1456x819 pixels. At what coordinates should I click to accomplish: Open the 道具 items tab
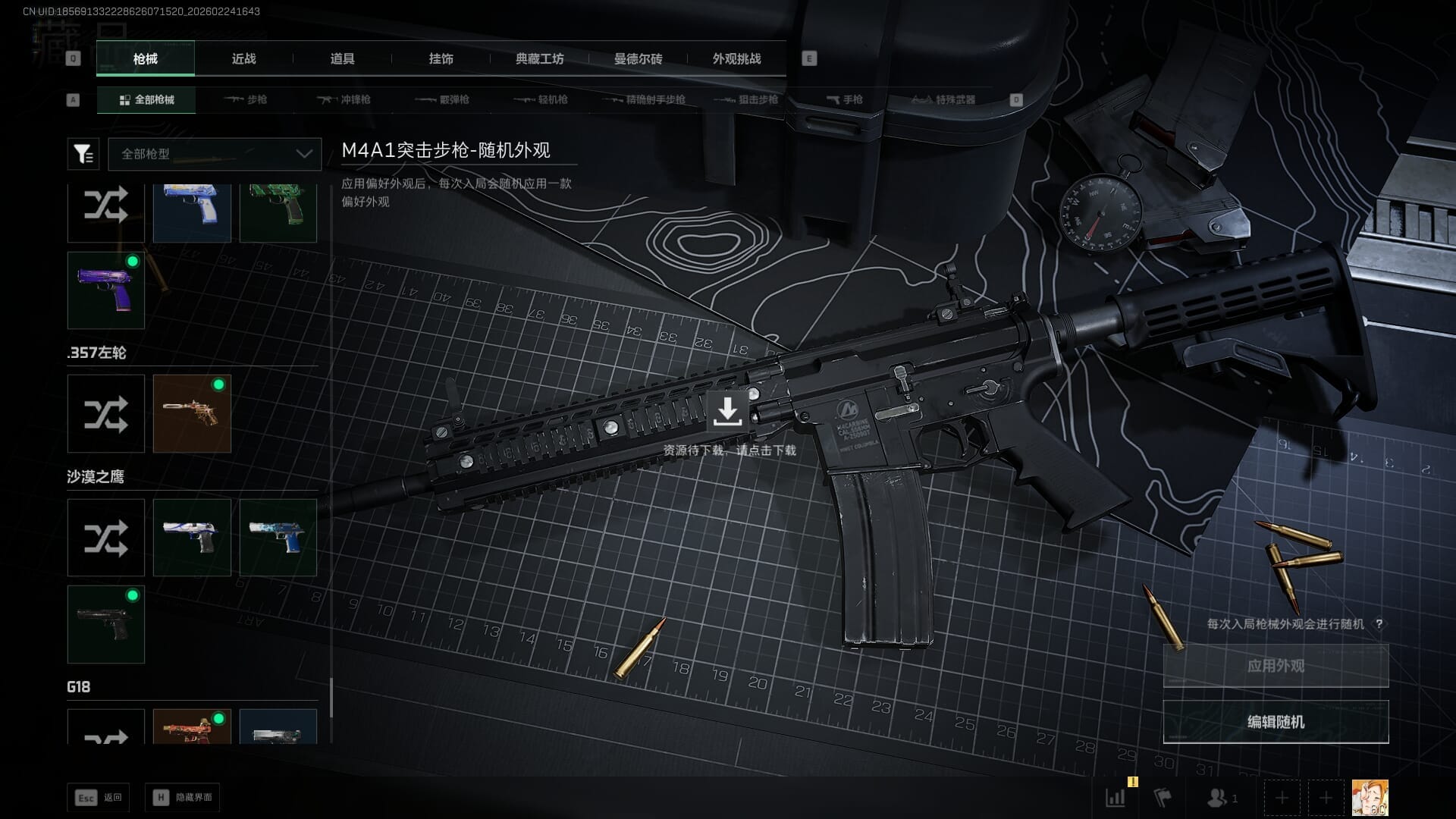342,58
